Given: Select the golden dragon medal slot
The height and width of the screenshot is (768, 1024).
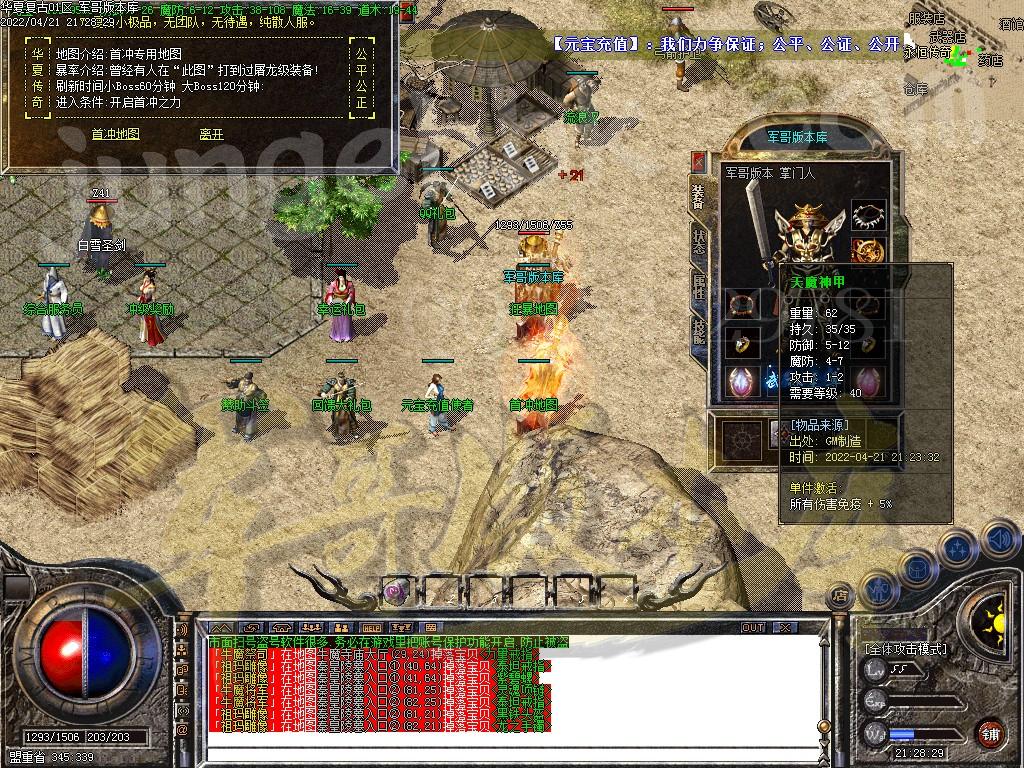Looking at the screenshot, I should point(868,251).
